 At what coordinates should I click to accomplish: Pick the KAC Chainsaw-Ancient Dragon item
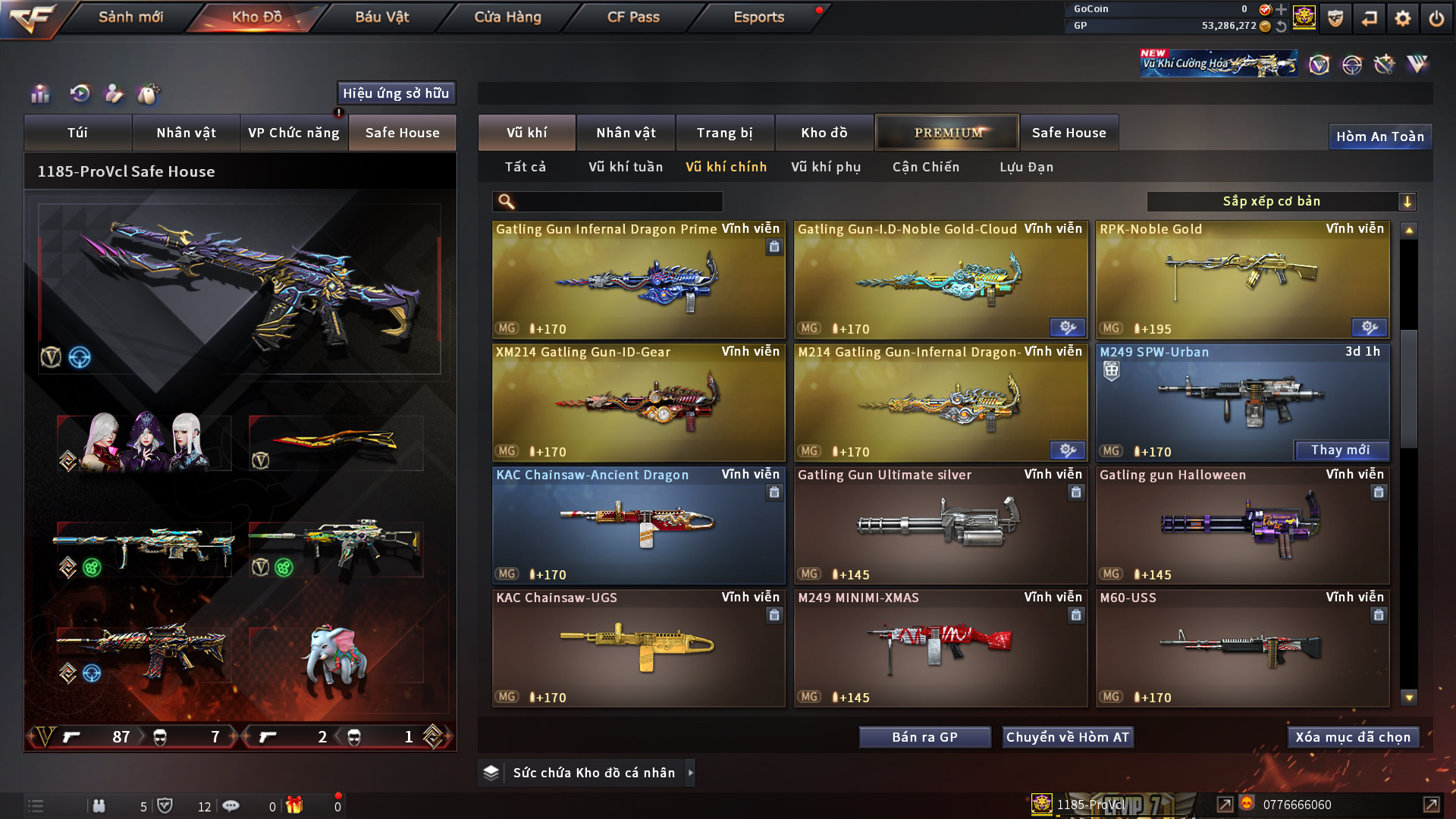(x=639, y=525)
